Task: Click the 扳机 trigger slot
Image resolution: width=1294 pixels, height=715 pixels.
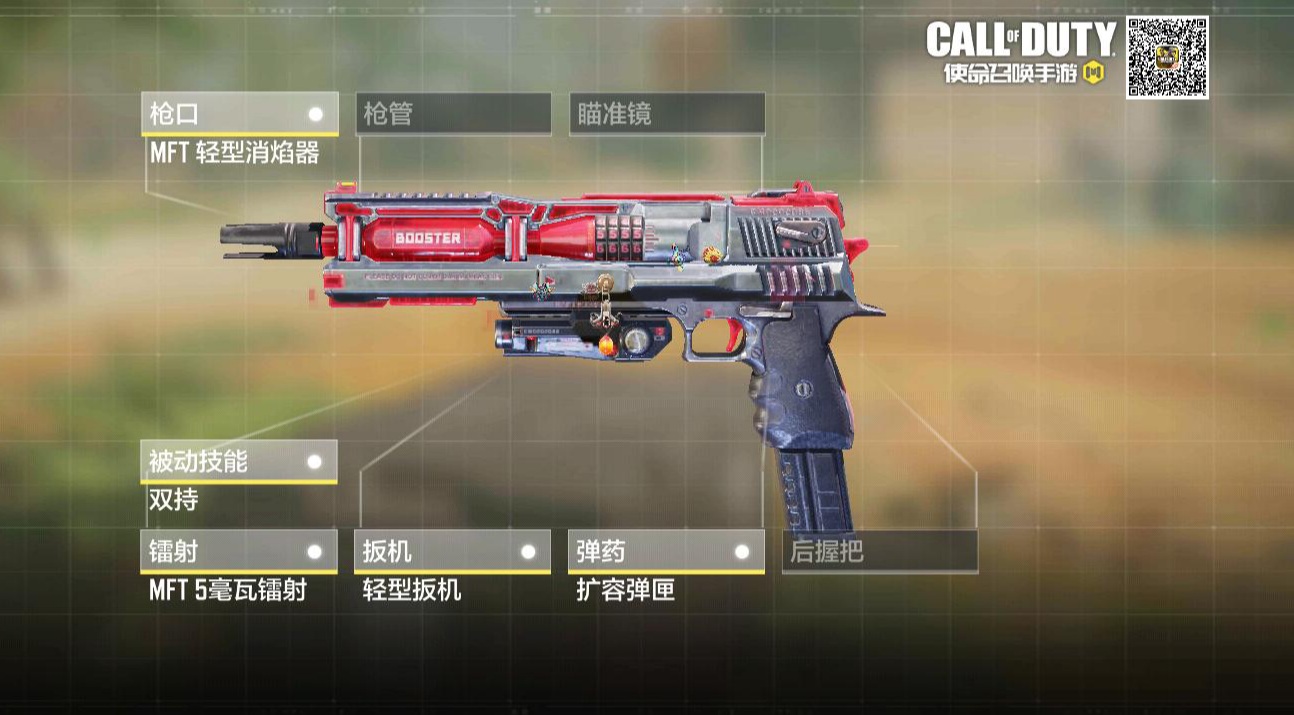Action: (x=453, y=551)
